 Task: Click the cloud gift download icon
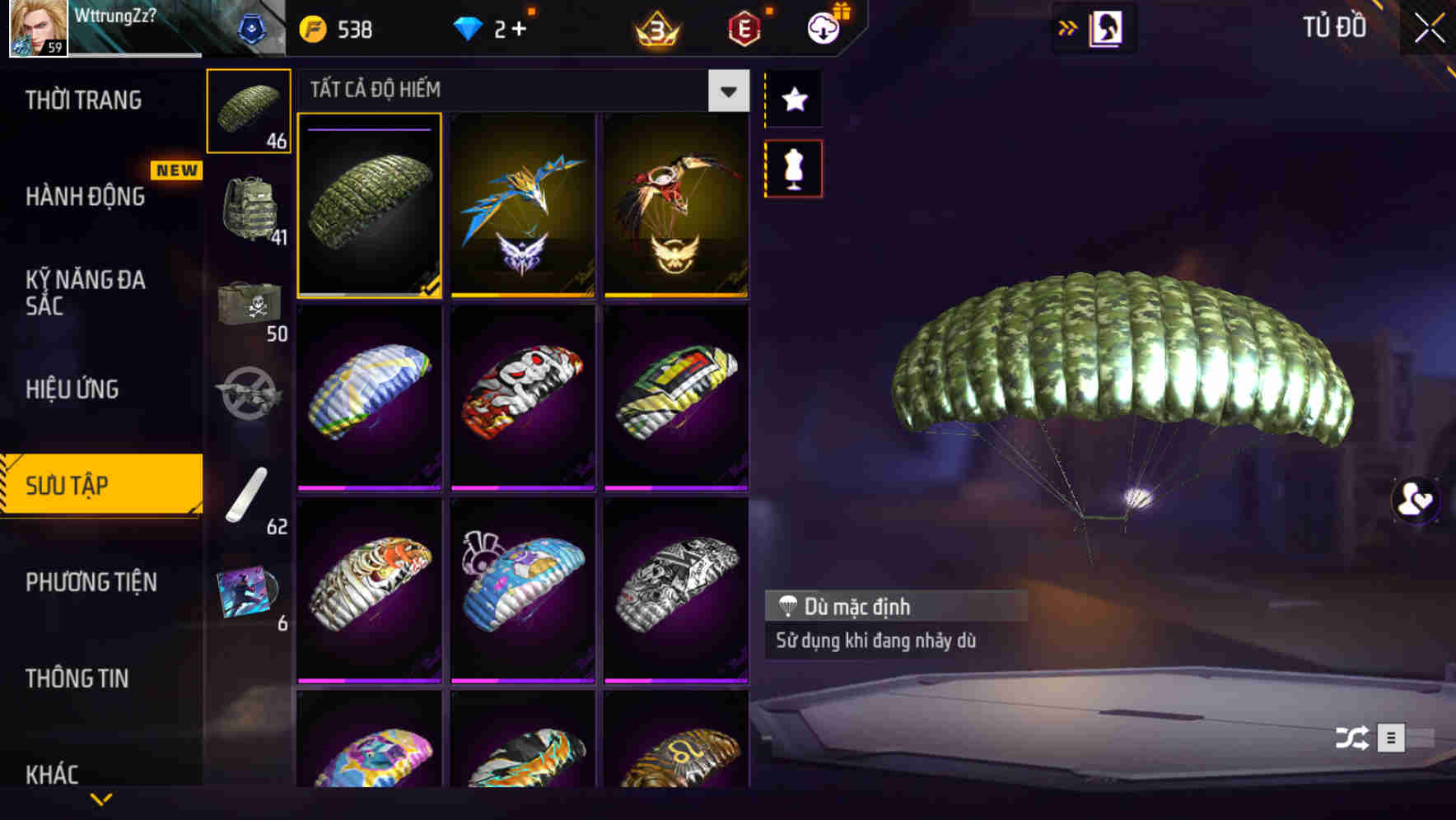point(824,27)
